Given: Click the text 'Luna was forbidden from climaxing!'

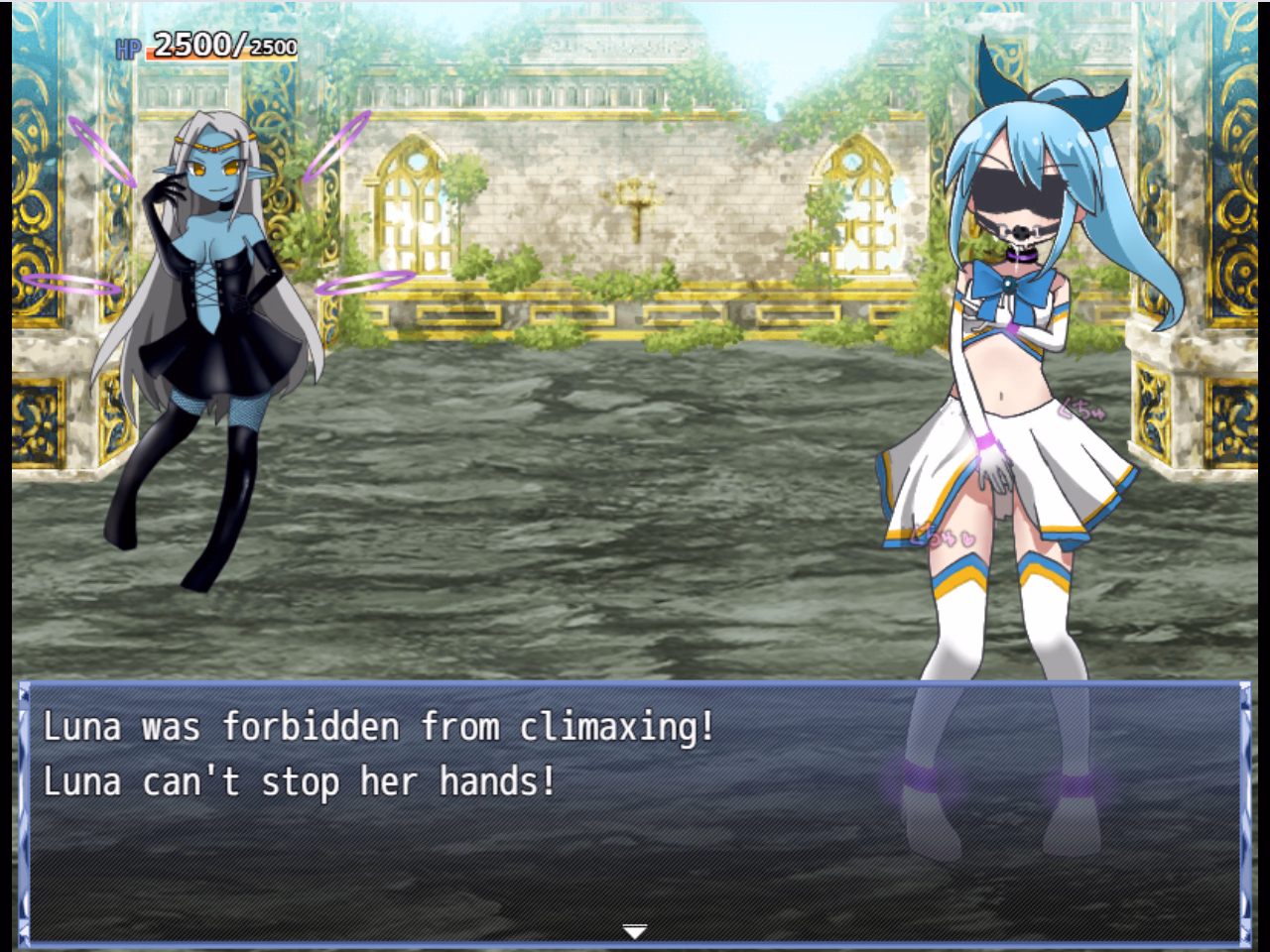Looking at the screenshot, I should [380, 726].
